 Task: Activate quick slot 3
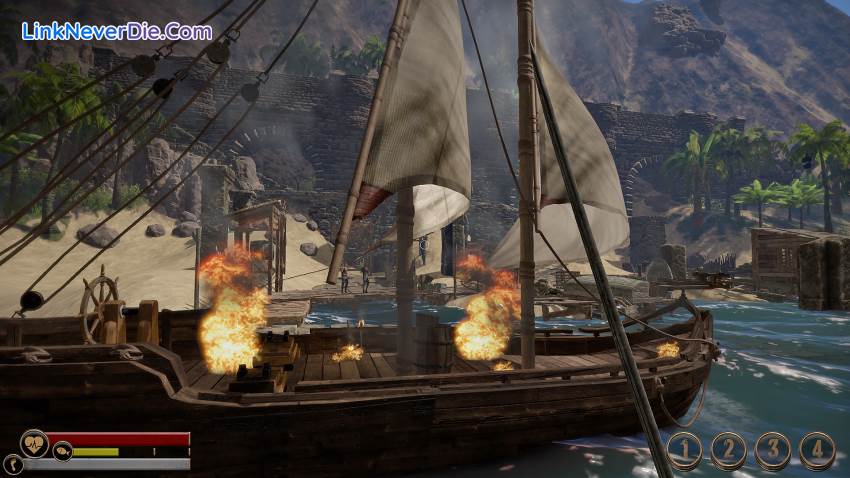tap(772, 450)
